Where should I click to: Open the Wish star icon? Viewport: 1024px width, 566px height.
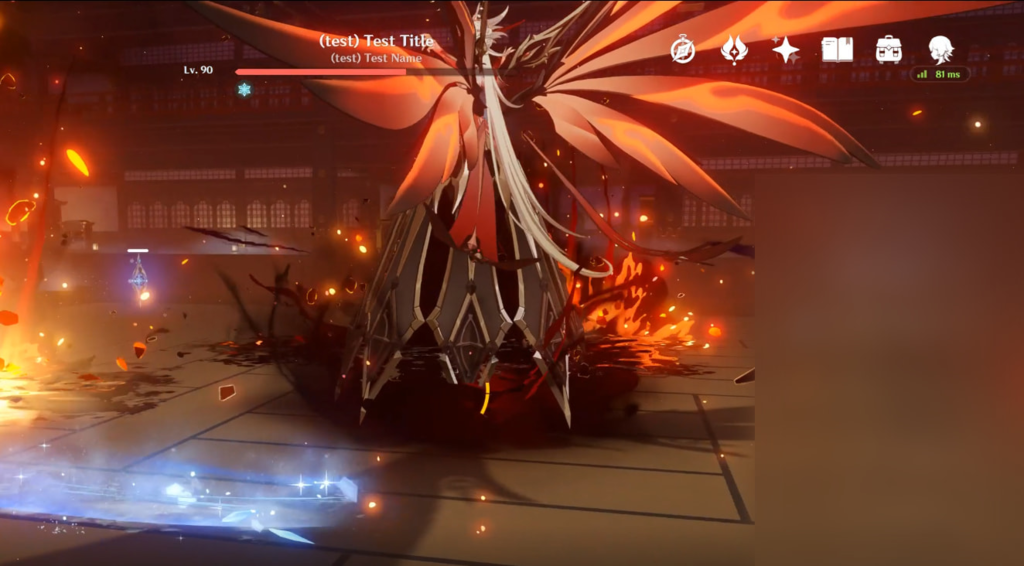pos(786,50)
